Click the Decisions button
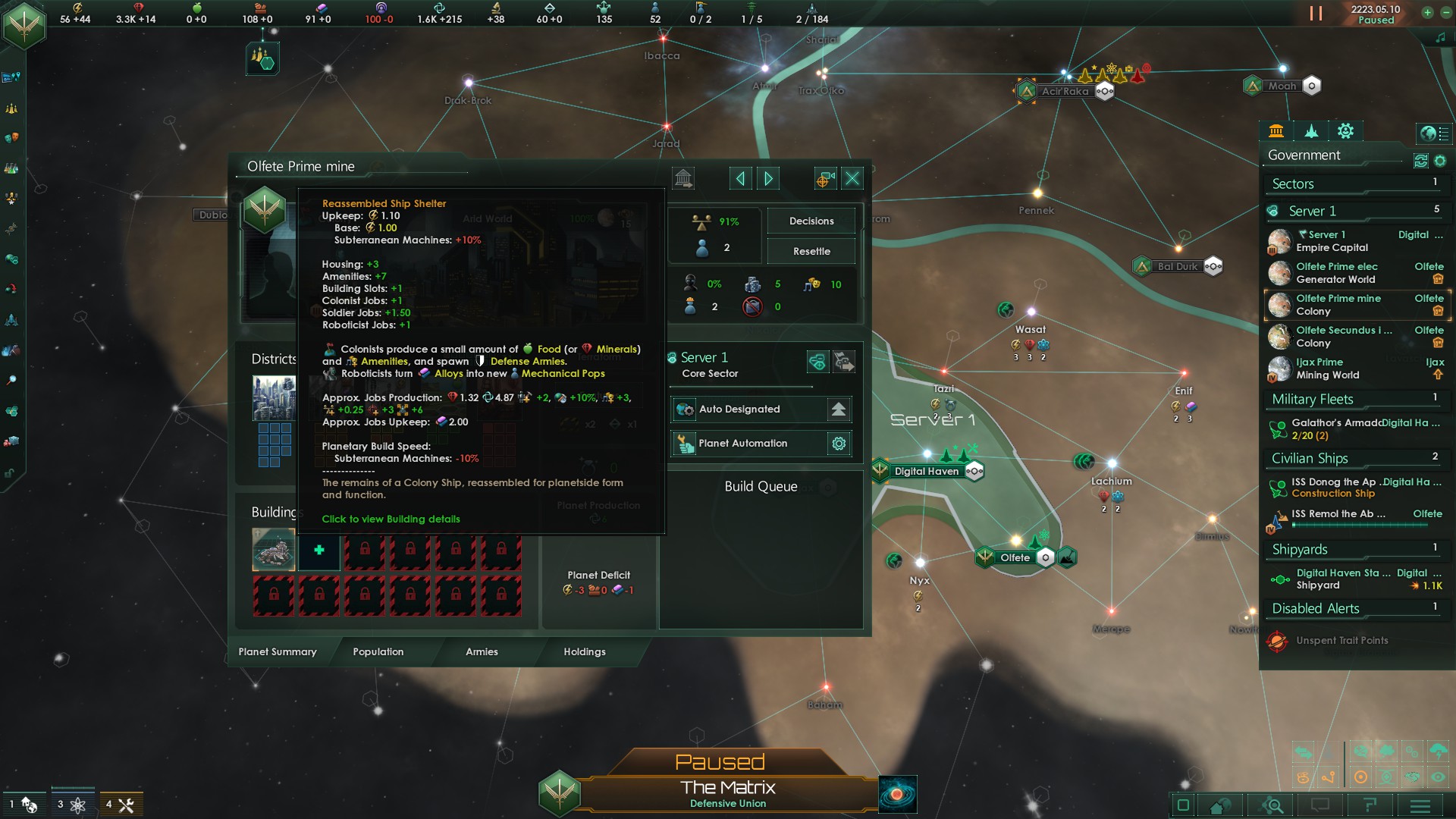 [811, 221]
